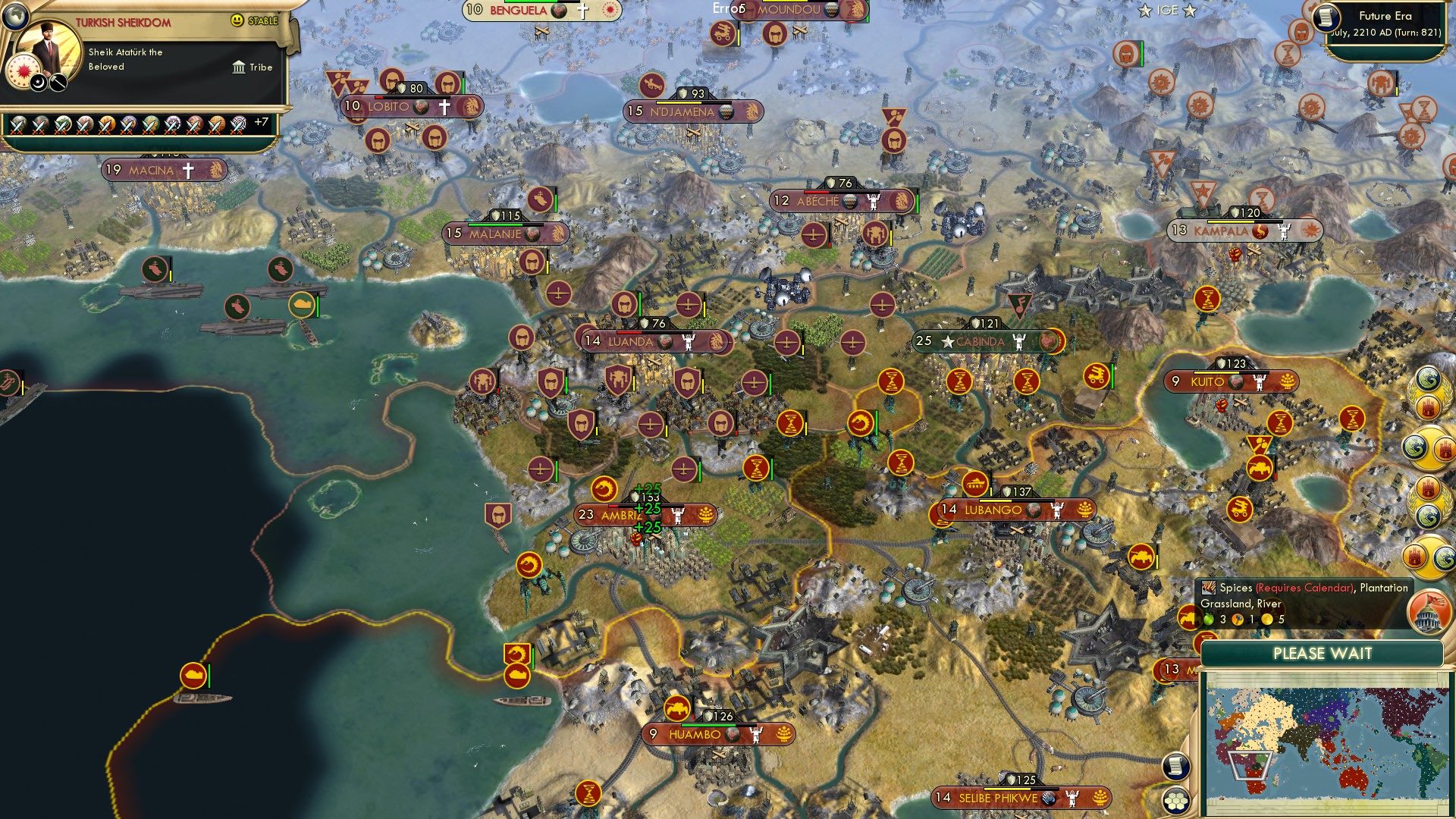Click the Tribe column icon on the city-state panel

click(x=239, y=68)
